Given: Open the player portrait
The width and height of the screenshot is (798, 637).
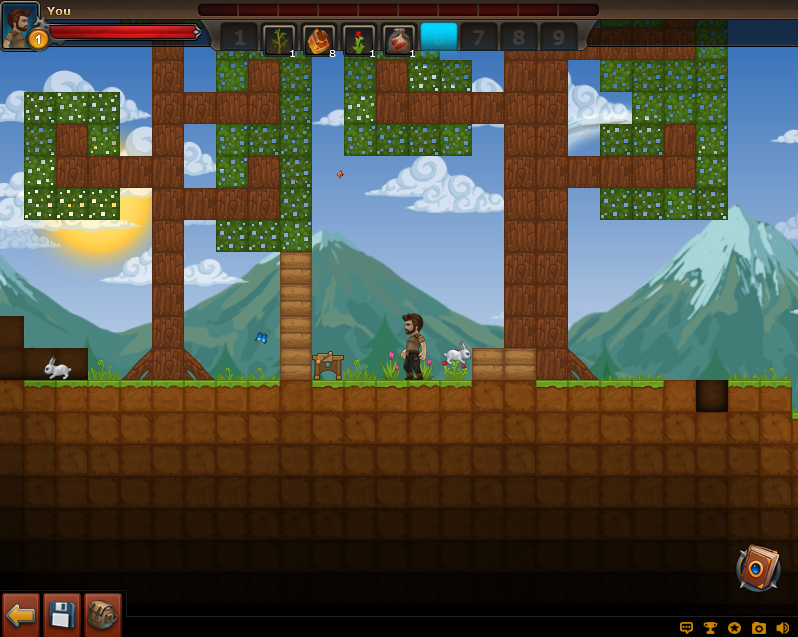Looking at the screenshot, I should [19, 24].
